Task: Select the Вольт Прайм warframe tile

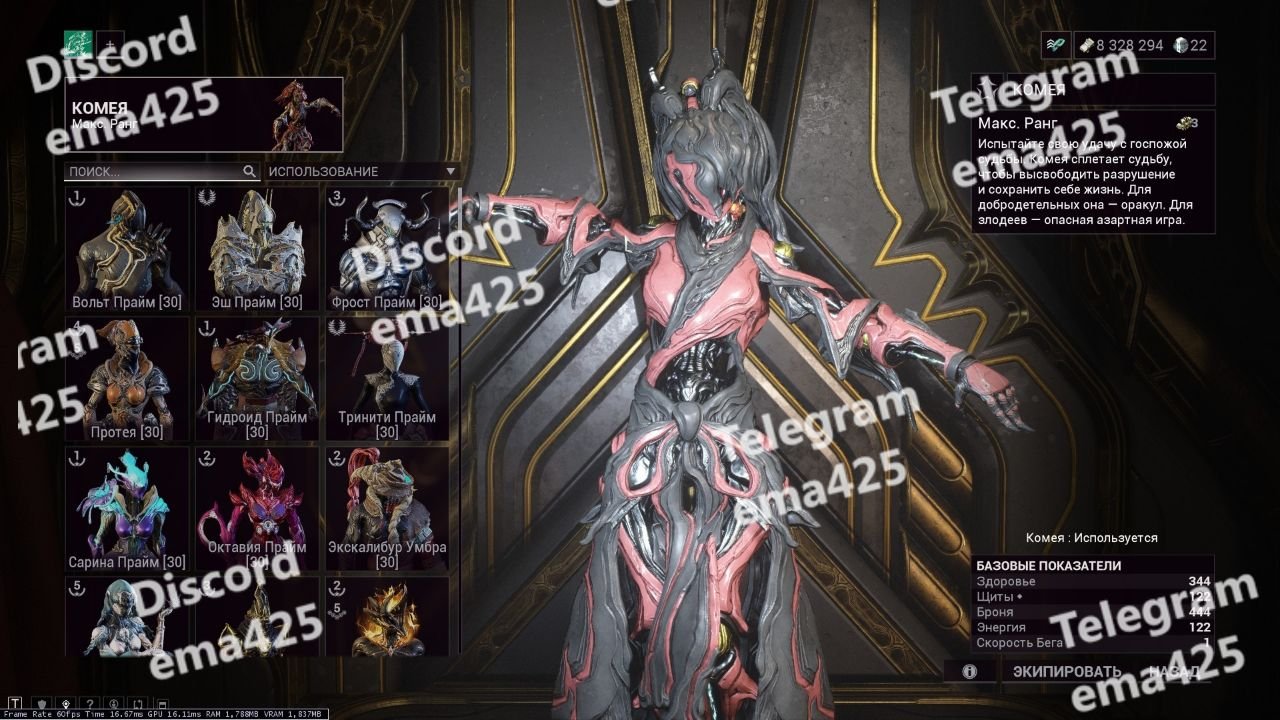Action: click(127, 248)
